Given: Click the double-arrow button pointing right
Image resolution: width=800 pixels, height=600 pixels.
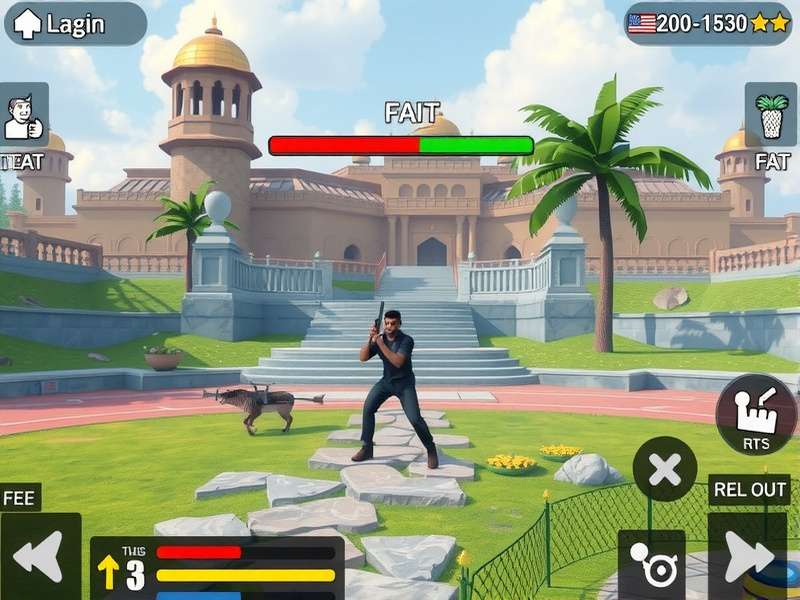Looking at the screenshot, I should coord(747,557).
